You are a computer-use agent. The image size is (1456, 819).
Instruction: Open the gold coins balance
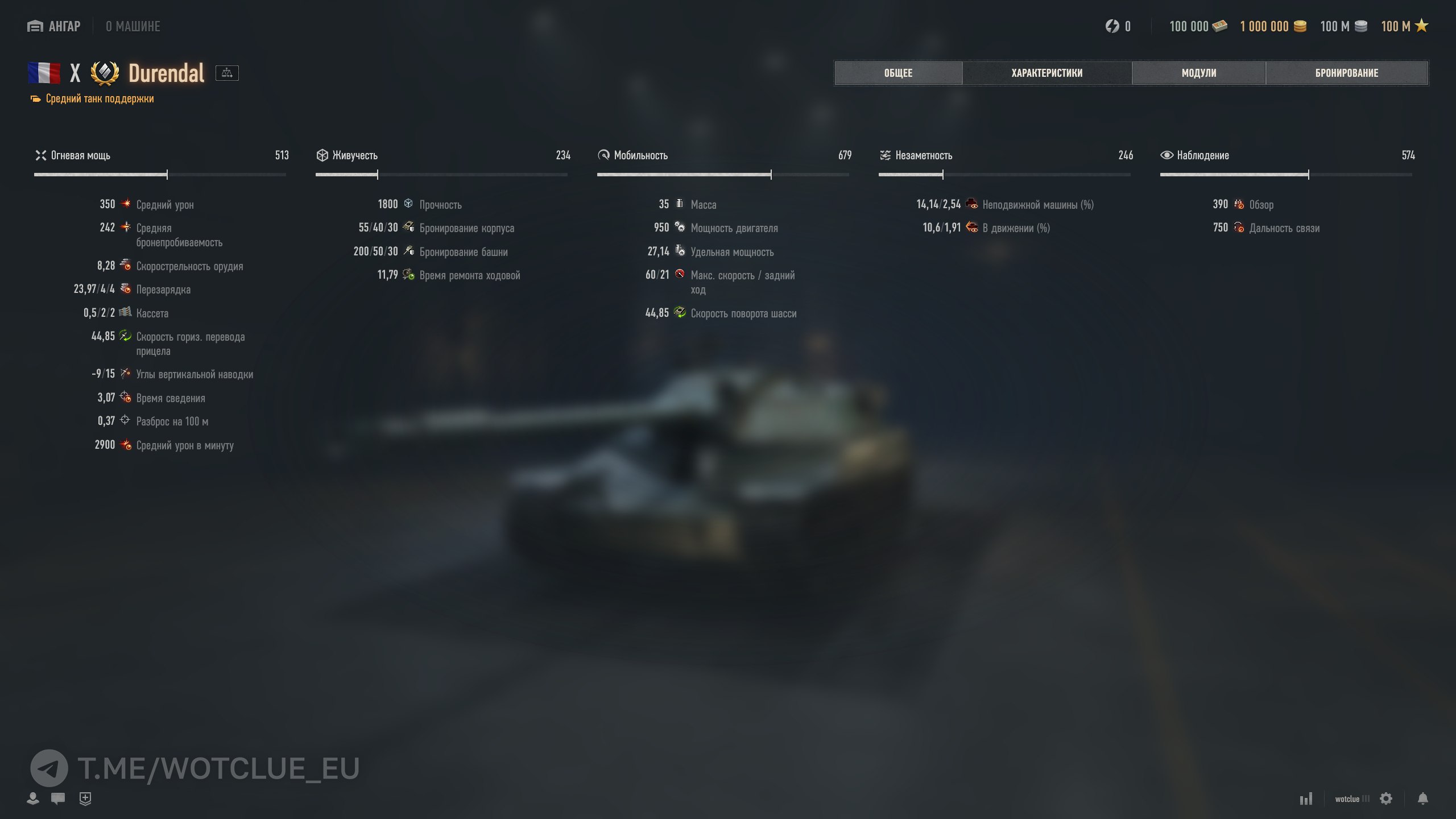pos(1273,26)
